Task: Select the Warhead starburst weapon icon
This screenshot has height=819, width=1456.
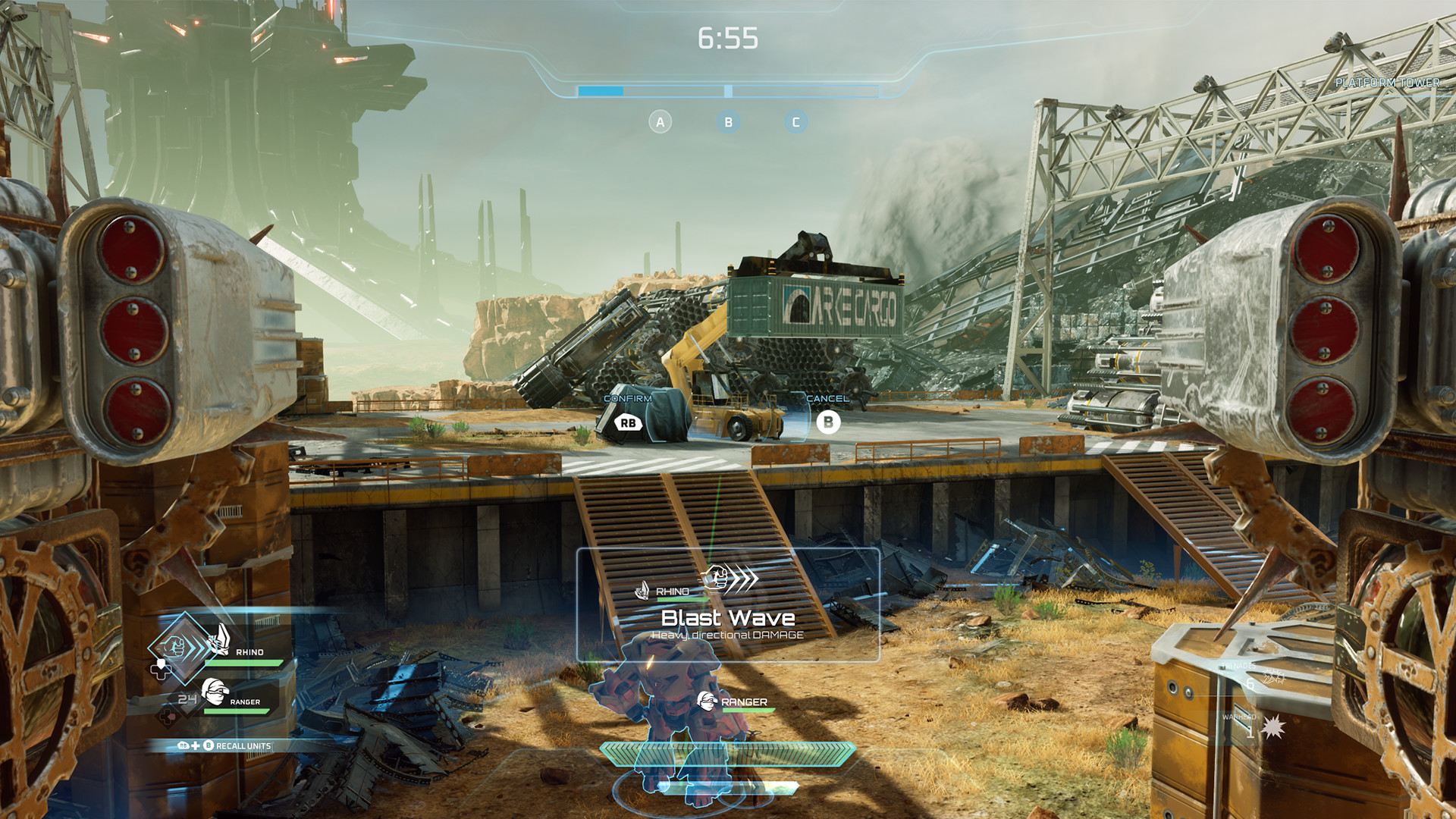Action: tap(1272, 727)
